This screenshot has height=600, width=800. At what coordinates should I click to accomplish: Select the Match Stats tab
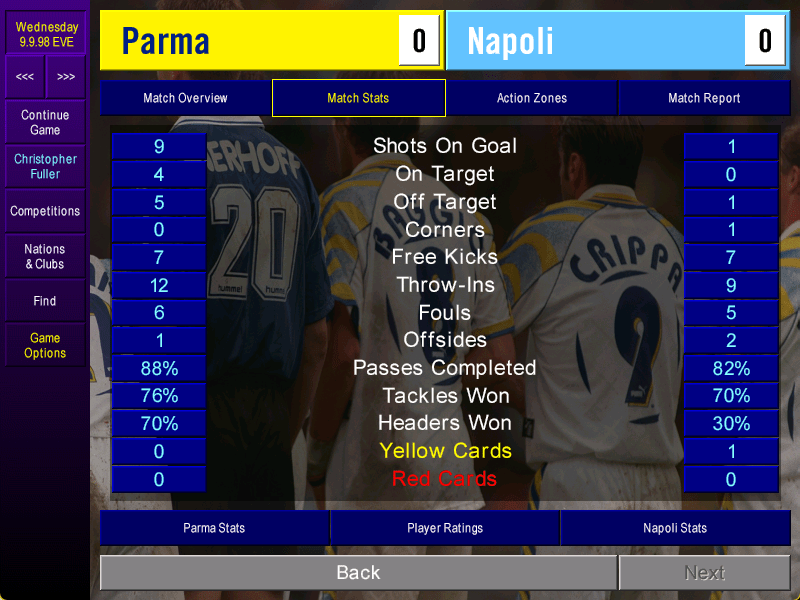point(358,98)
